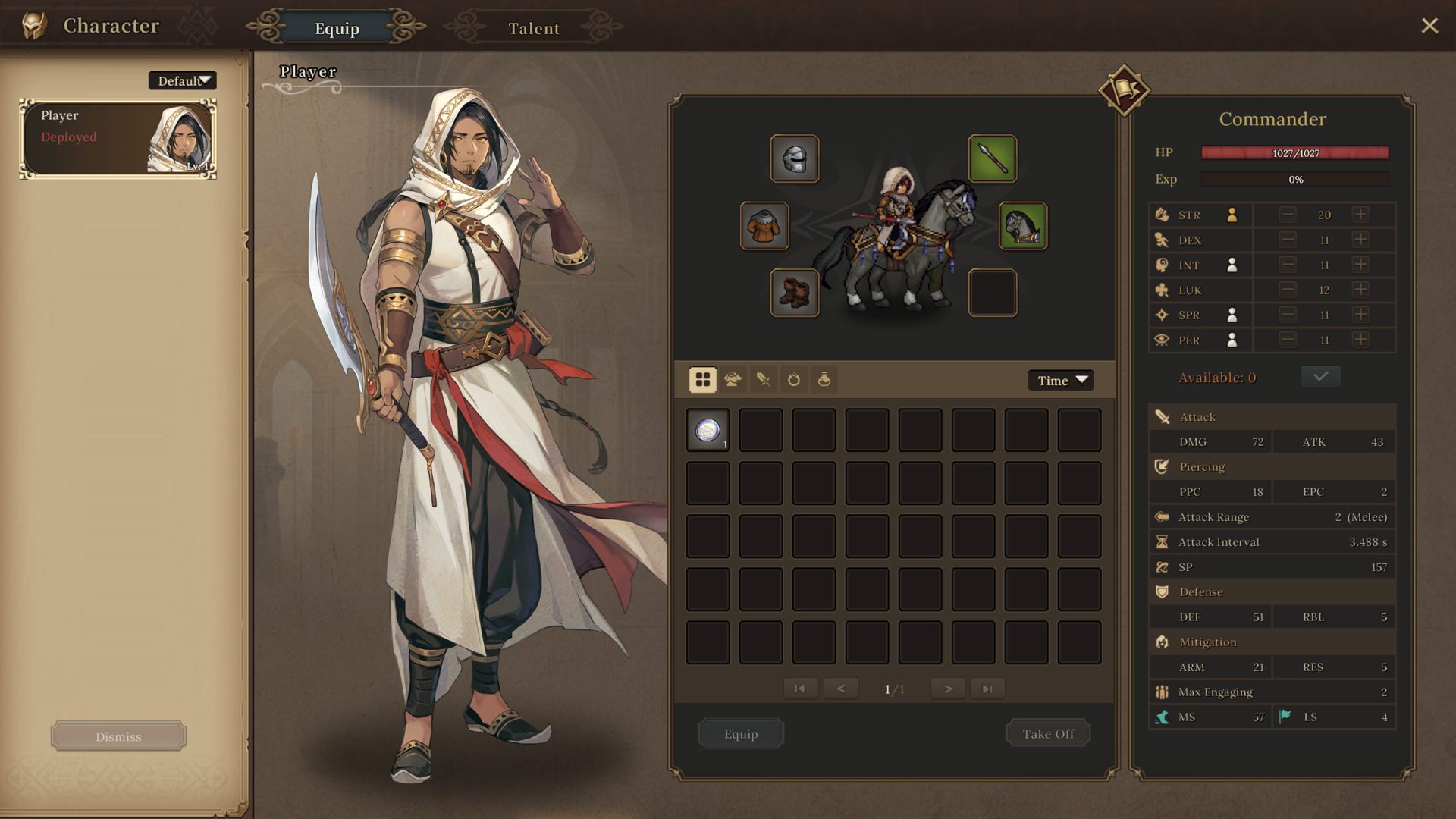Select the silver coin item in inventory
The height and width of the screenshot is (819, 1456).
[x=708, y=430]
